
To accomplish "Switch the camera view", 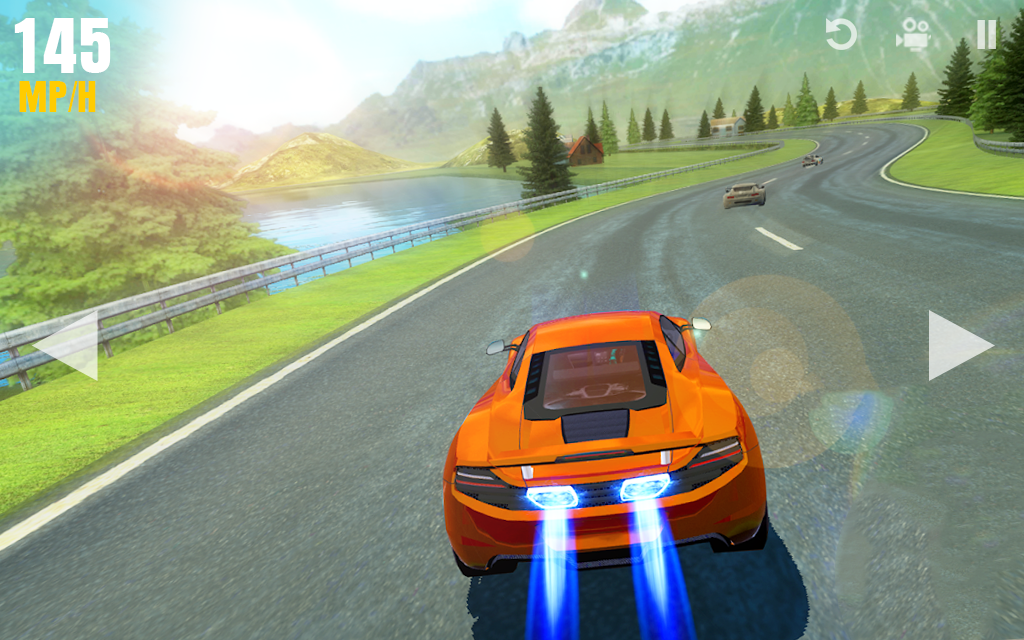I will point(912,35).
